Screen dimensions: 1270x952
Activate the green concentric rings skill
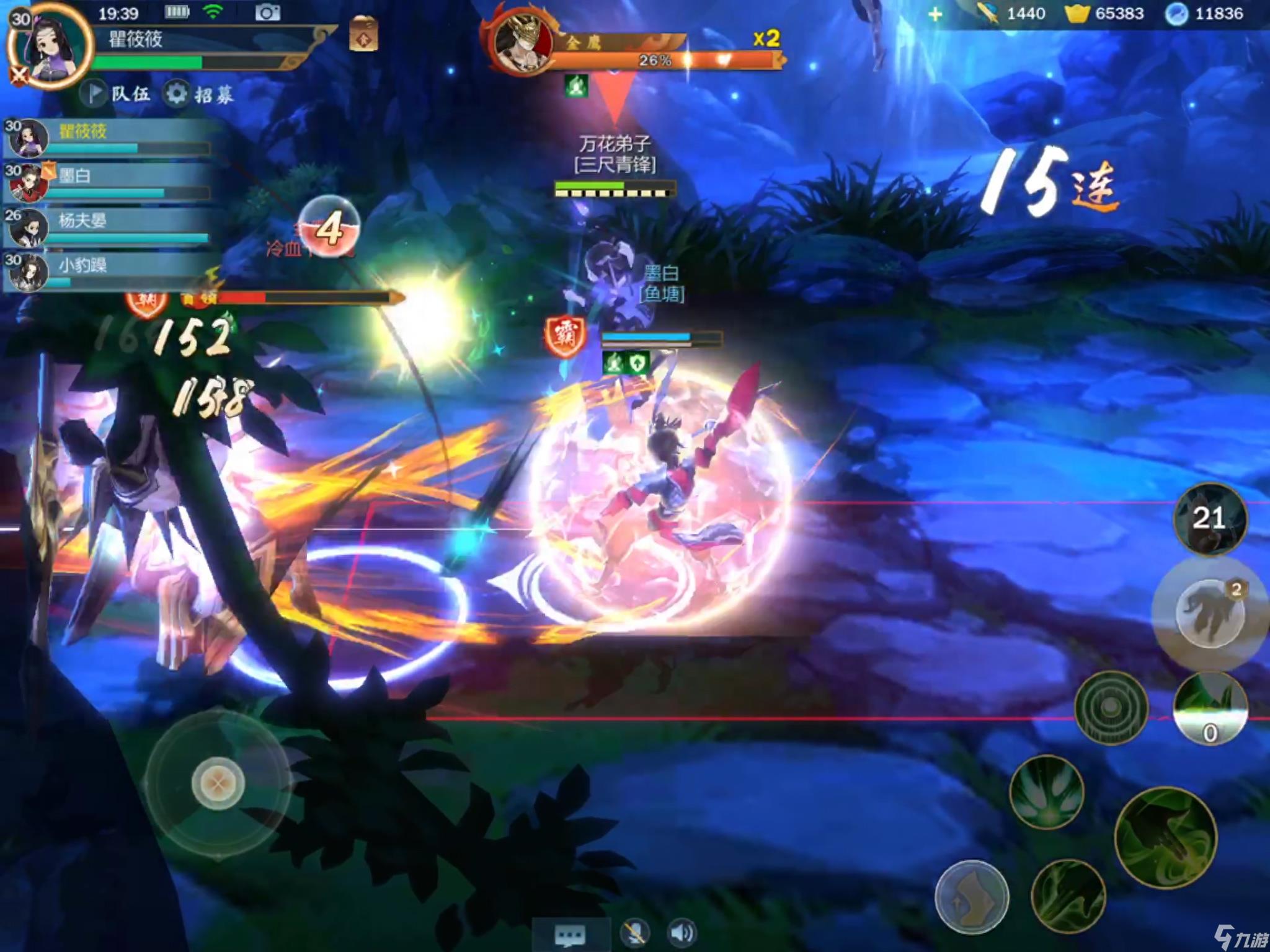1111,708
